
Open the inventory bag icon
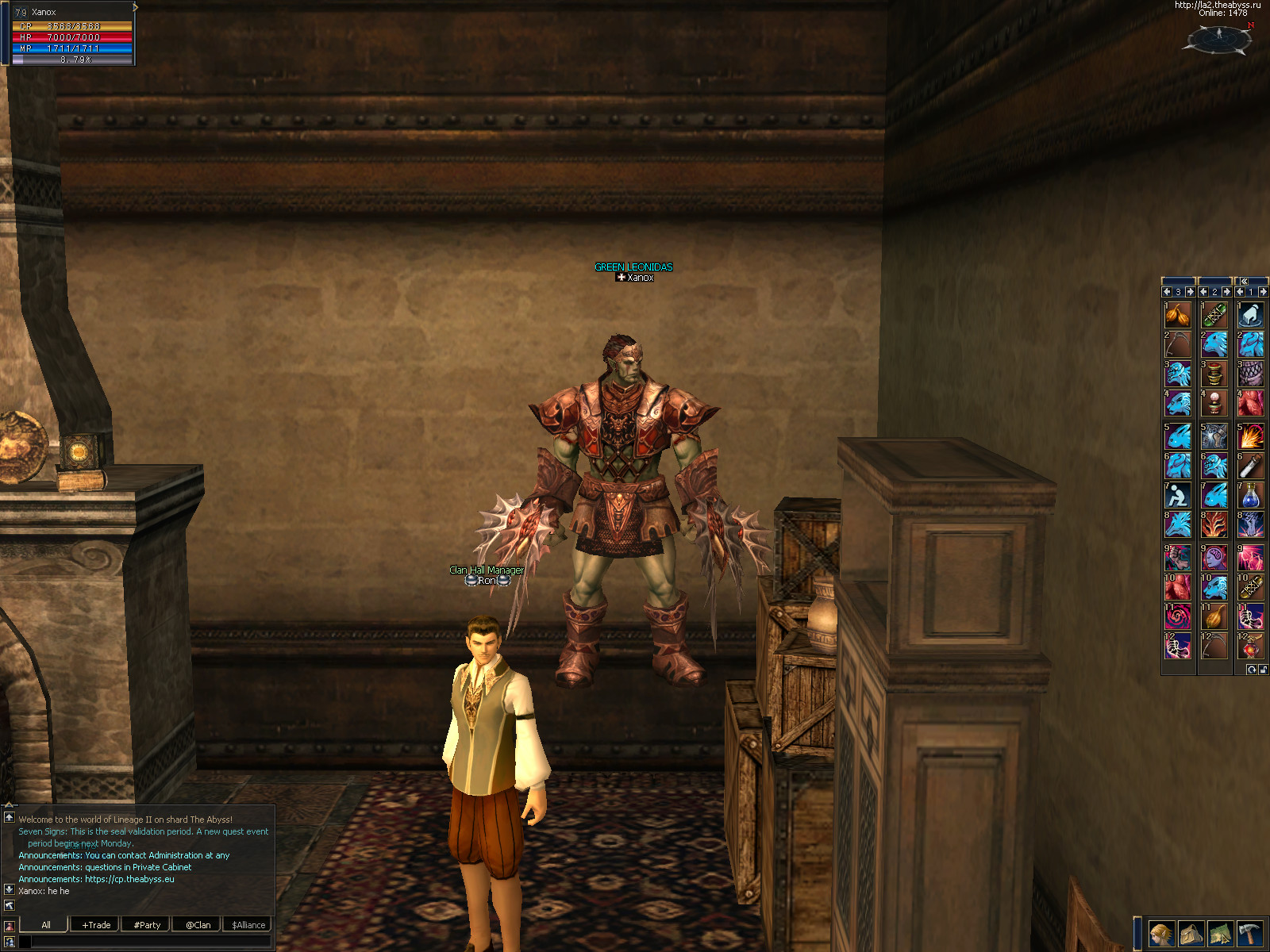point(1191,934)
